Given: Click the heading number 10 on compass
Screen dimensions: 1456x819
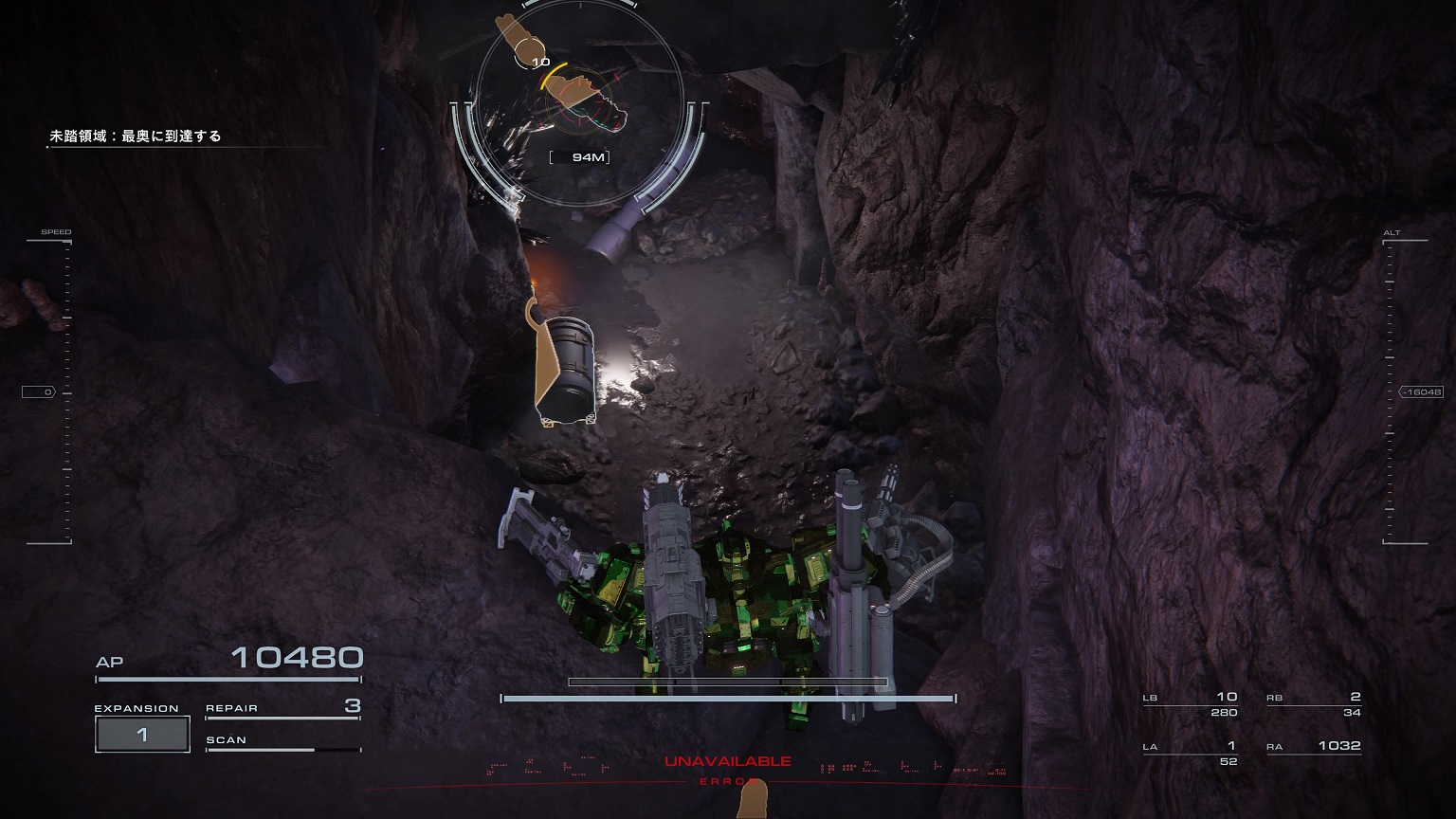Looking at the screenshot, I should (x=540, y=60).
